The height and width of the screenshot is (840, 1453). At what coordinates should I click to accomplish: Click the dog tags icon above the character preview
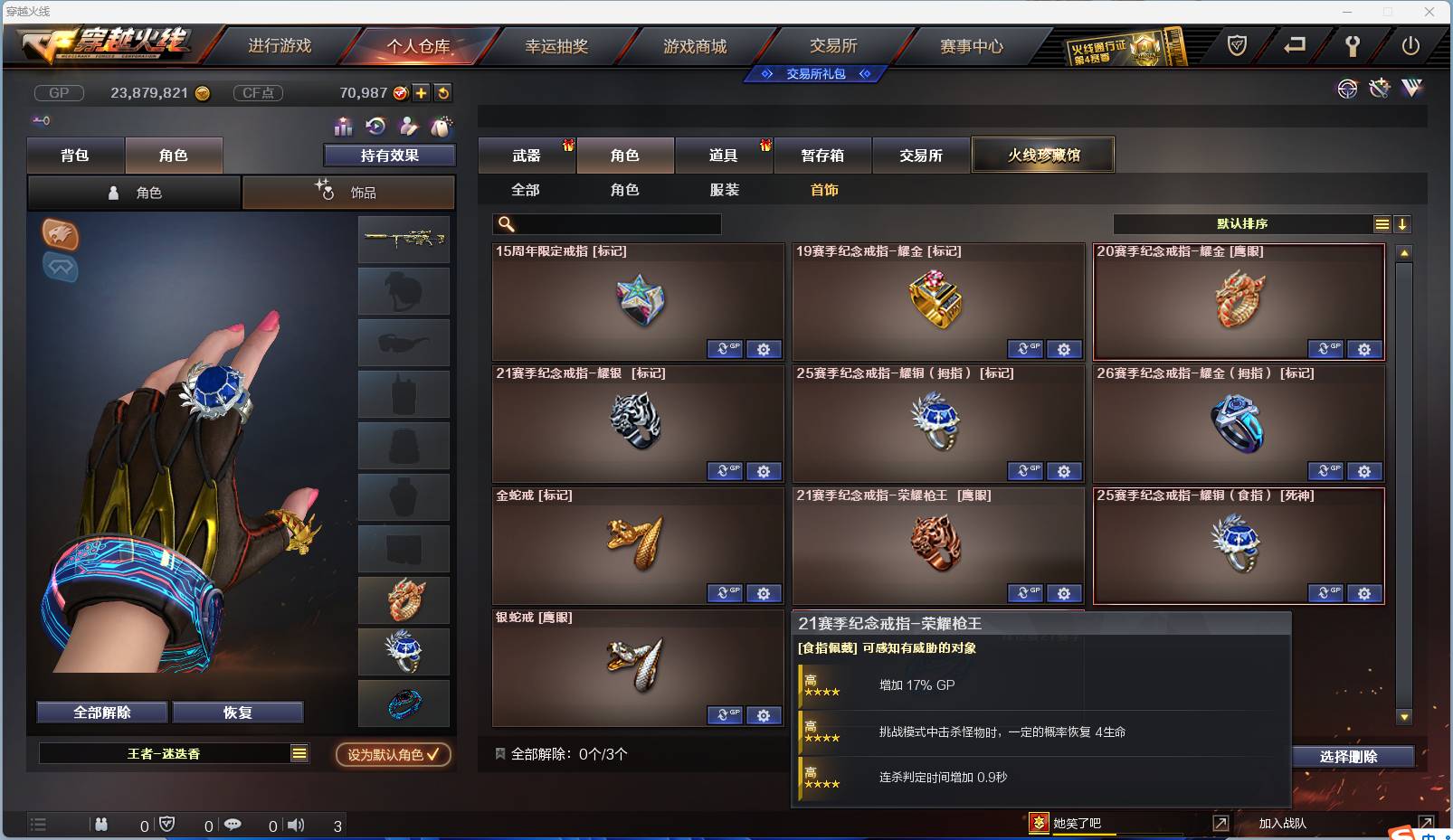click(441, 127)
